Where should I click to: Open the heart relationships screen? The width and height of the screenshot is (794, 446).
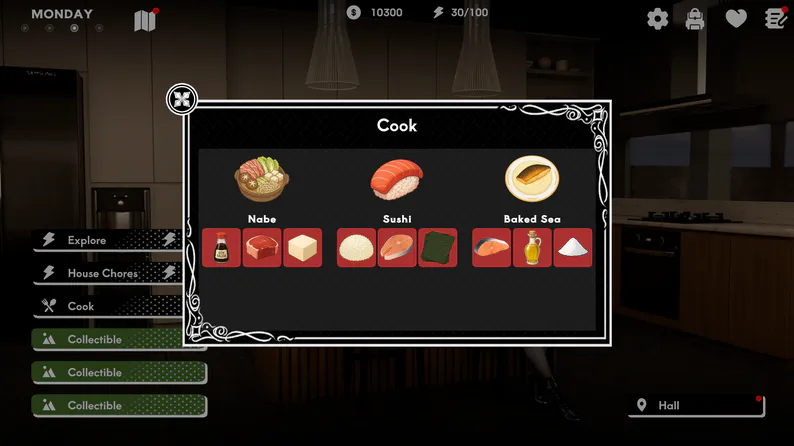coord(736,18)
